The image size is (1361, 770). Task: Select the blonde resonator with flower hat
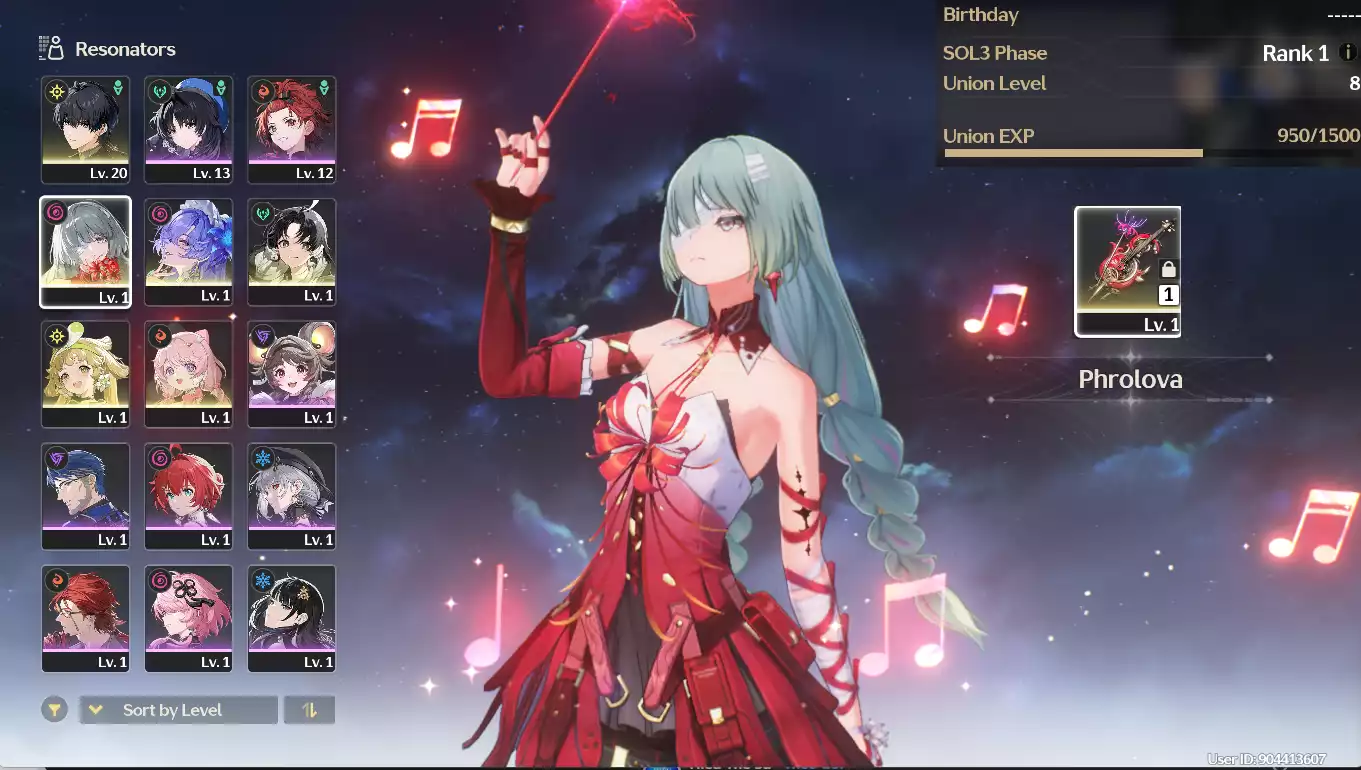pyautogui.click(x=86, y=374)
